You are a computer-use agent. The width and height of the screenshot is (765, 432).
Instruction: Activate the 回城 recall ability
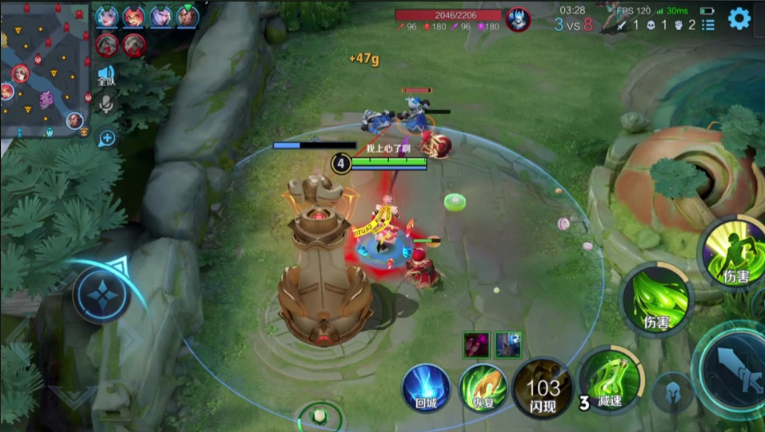pyautogui.click(x=426, y=388)
